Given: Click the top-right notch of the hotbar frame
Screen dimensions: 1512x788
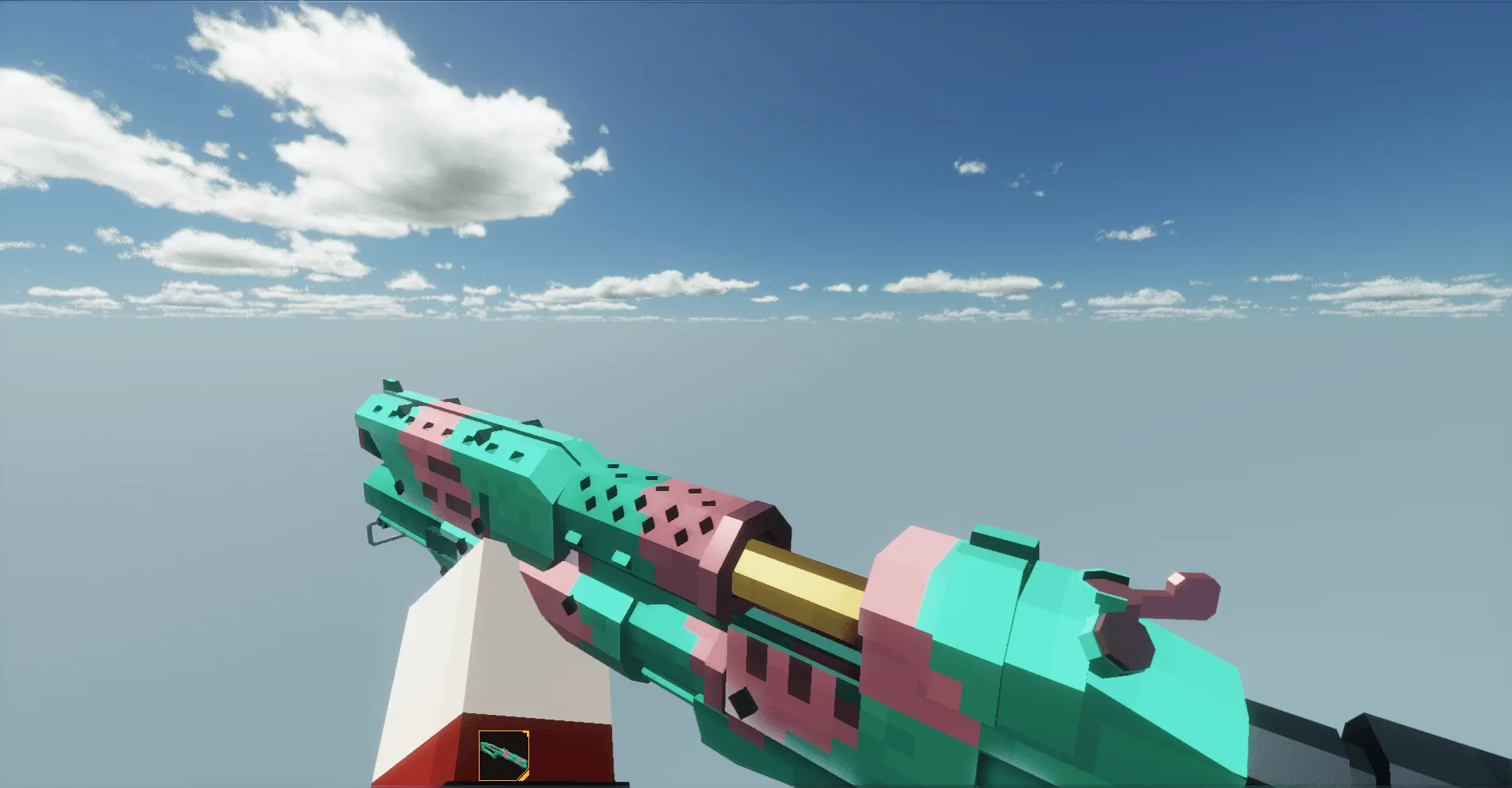Looking at the screenshot, I should tap(525, 734).
